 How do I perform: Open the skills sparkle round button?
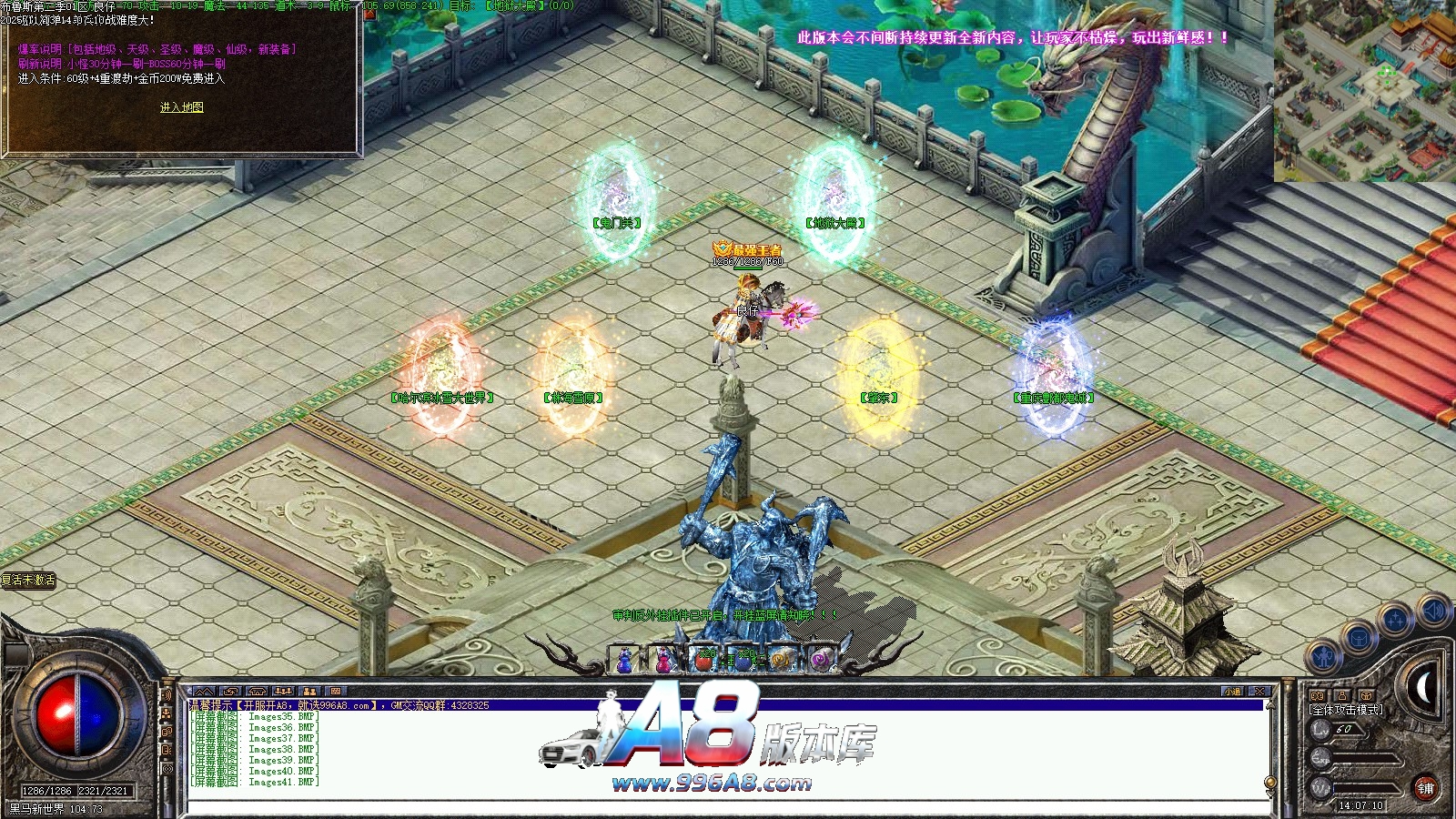point(1395,621)
